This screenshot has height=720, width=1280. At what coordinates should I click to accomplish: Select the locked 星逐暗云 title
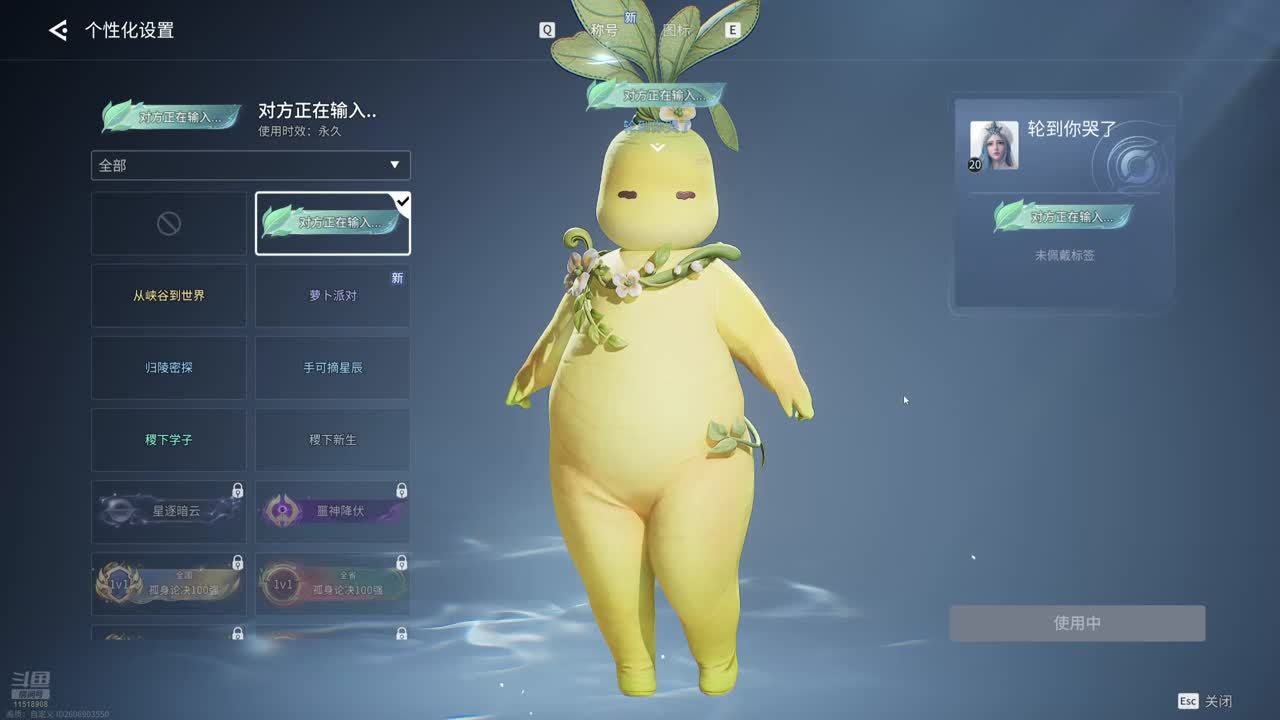(169, 512)
